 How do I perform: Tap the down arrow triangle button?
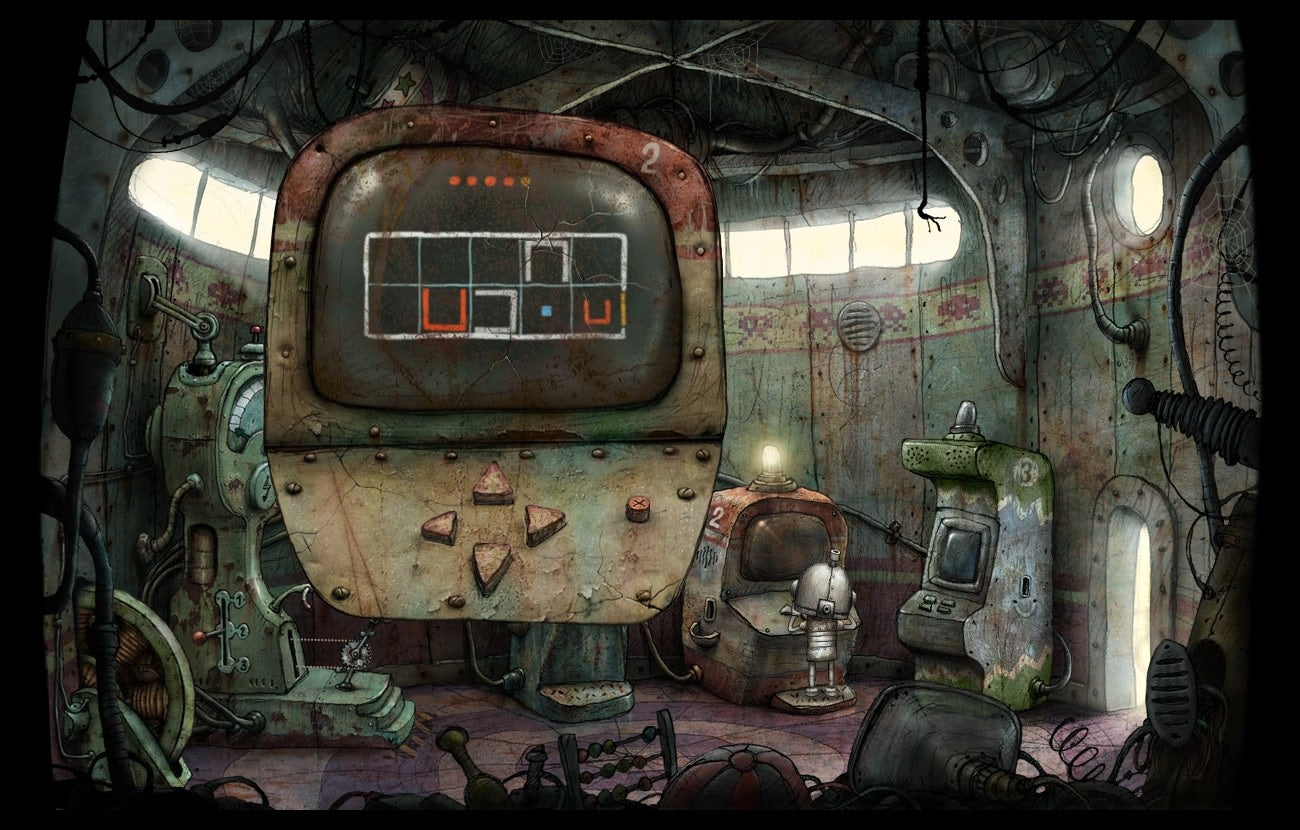pyautogui.click(x=492, y=565)
